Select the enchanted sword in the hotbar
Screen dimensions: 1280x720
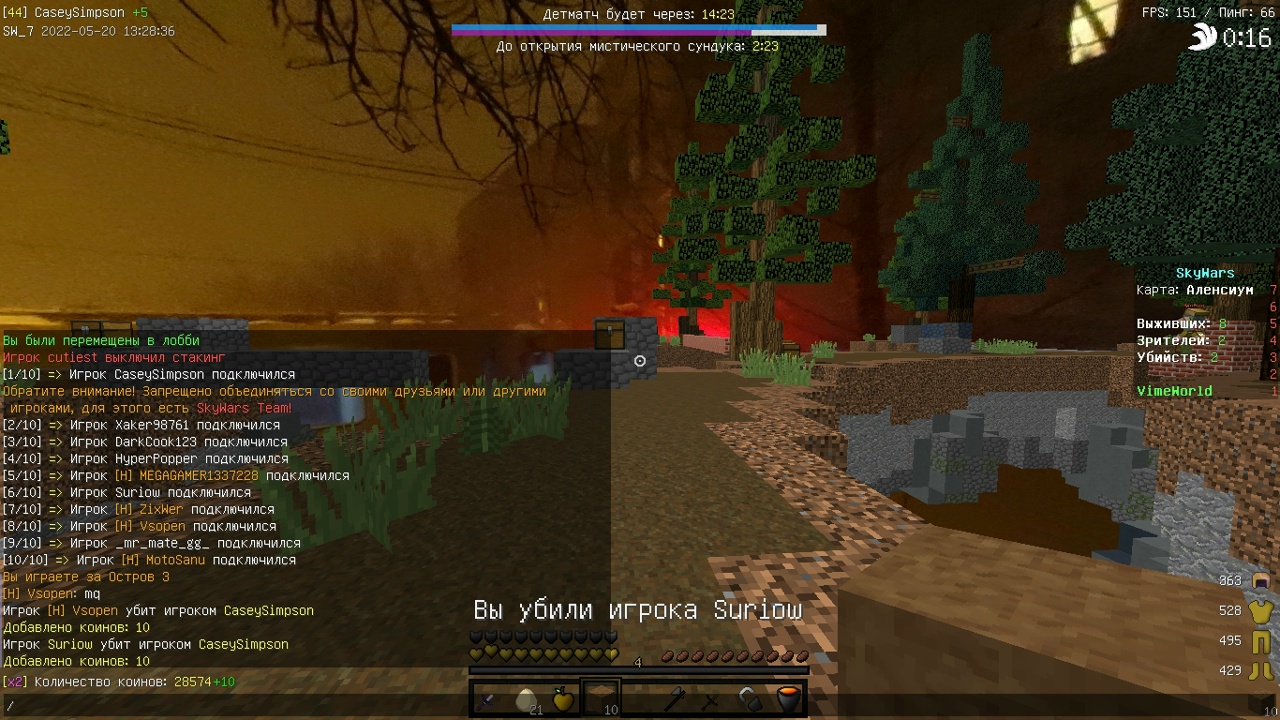(486, 699)
